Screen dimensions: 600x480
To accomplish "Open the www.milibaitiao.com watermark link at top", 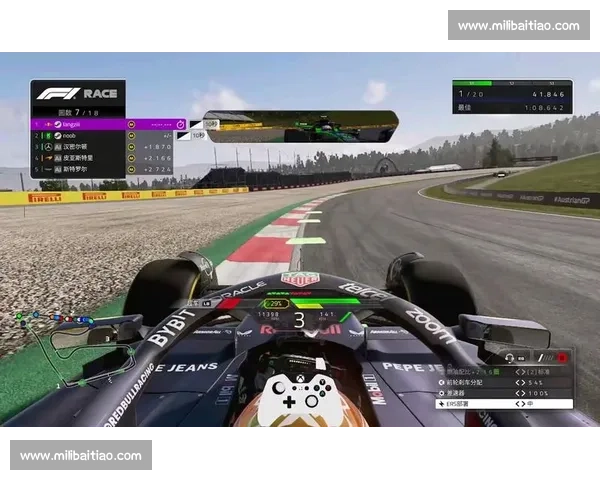I will (x=519, y=25).
